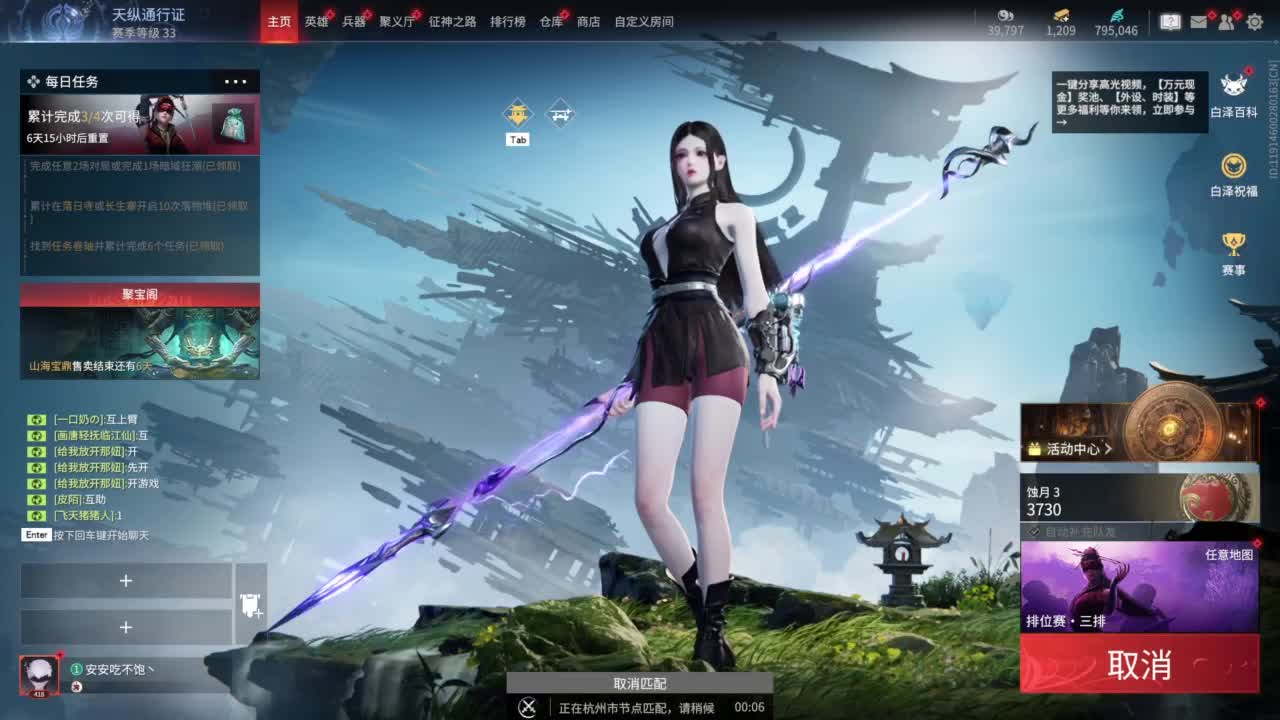Click the friends/social icon with red notification
This screenshot has width=1280, height=720.
(1226, 22)
